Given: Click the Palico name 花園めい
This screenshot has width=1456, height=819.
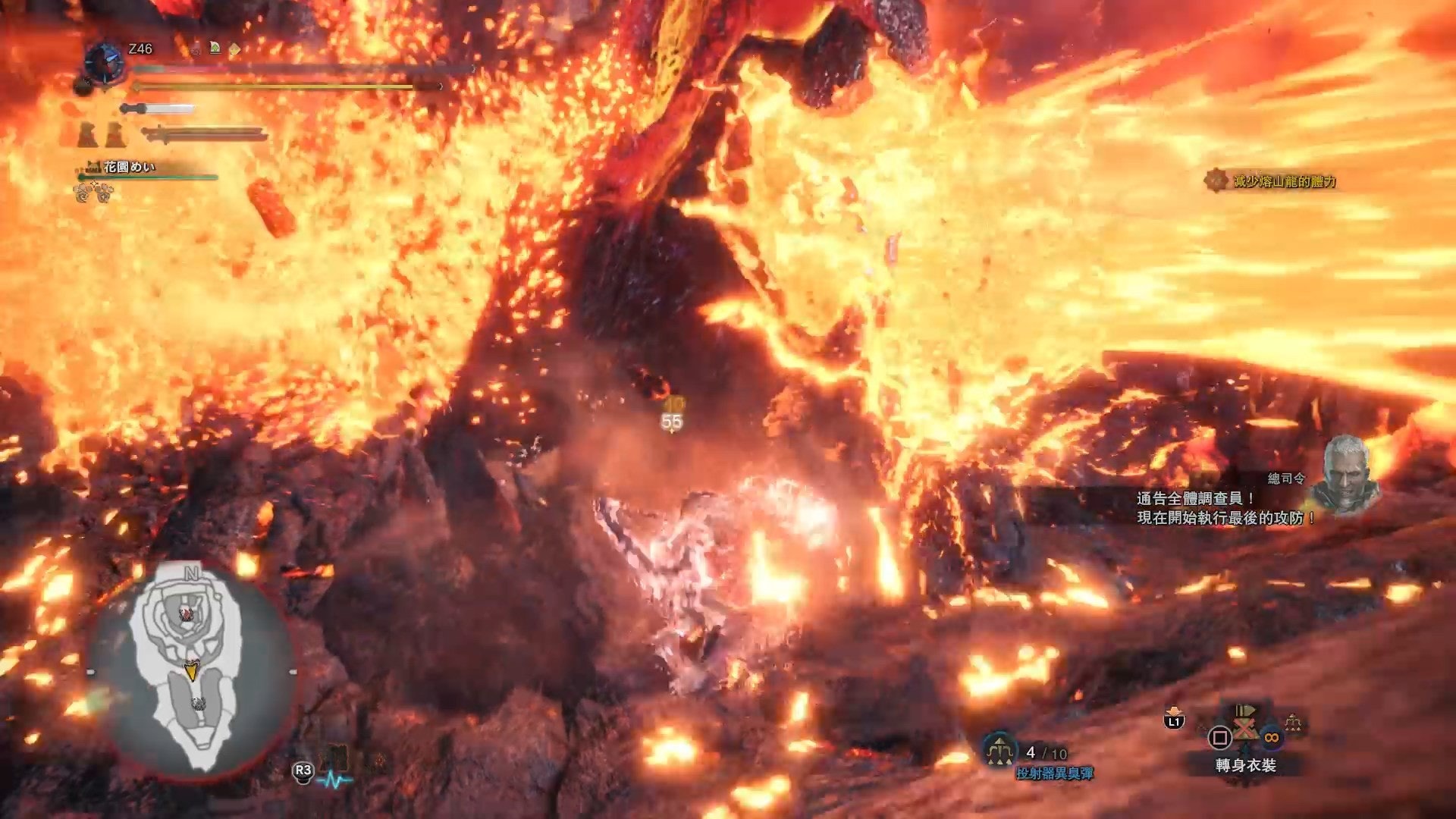Looking at the screenshot, I should tap(129, 167).
